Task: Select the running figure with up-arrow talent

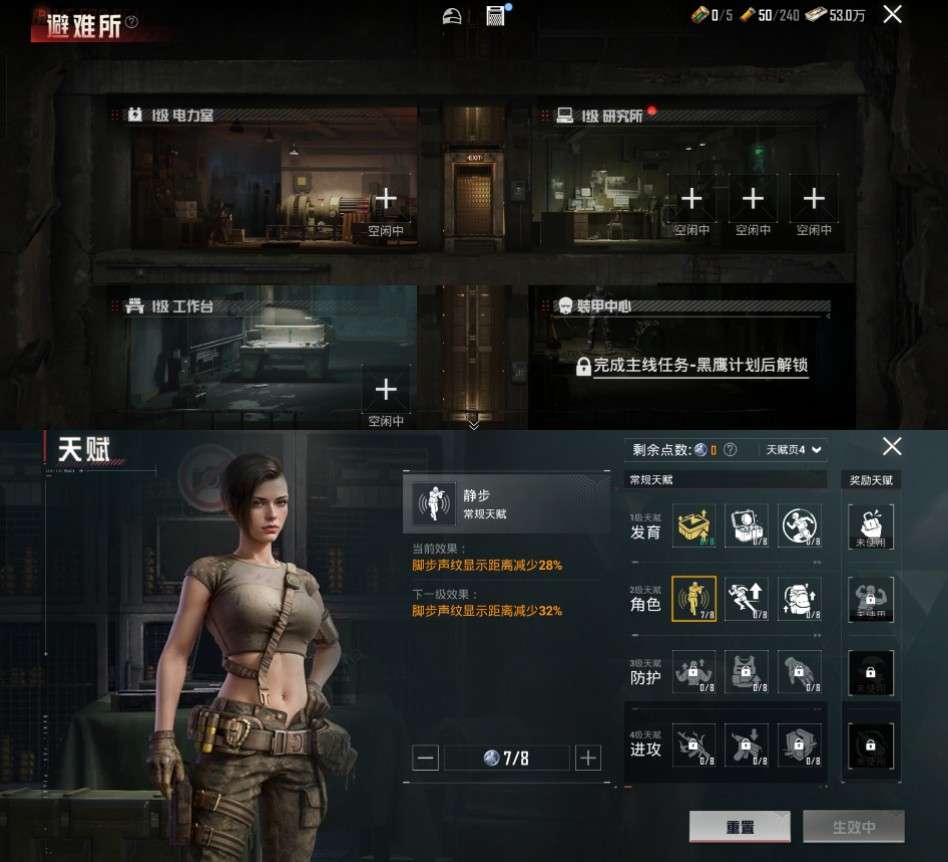Action: coord(746,598)
